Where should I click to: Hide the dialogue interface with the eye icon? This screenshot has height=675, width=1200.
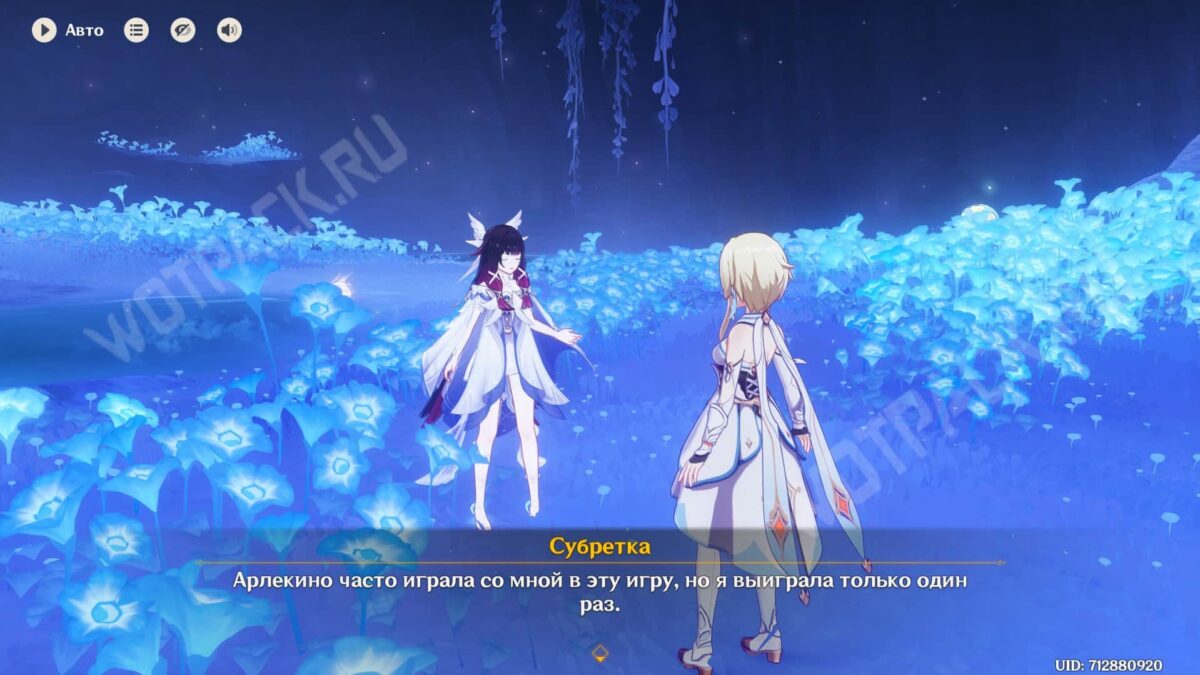coord(182,30)
